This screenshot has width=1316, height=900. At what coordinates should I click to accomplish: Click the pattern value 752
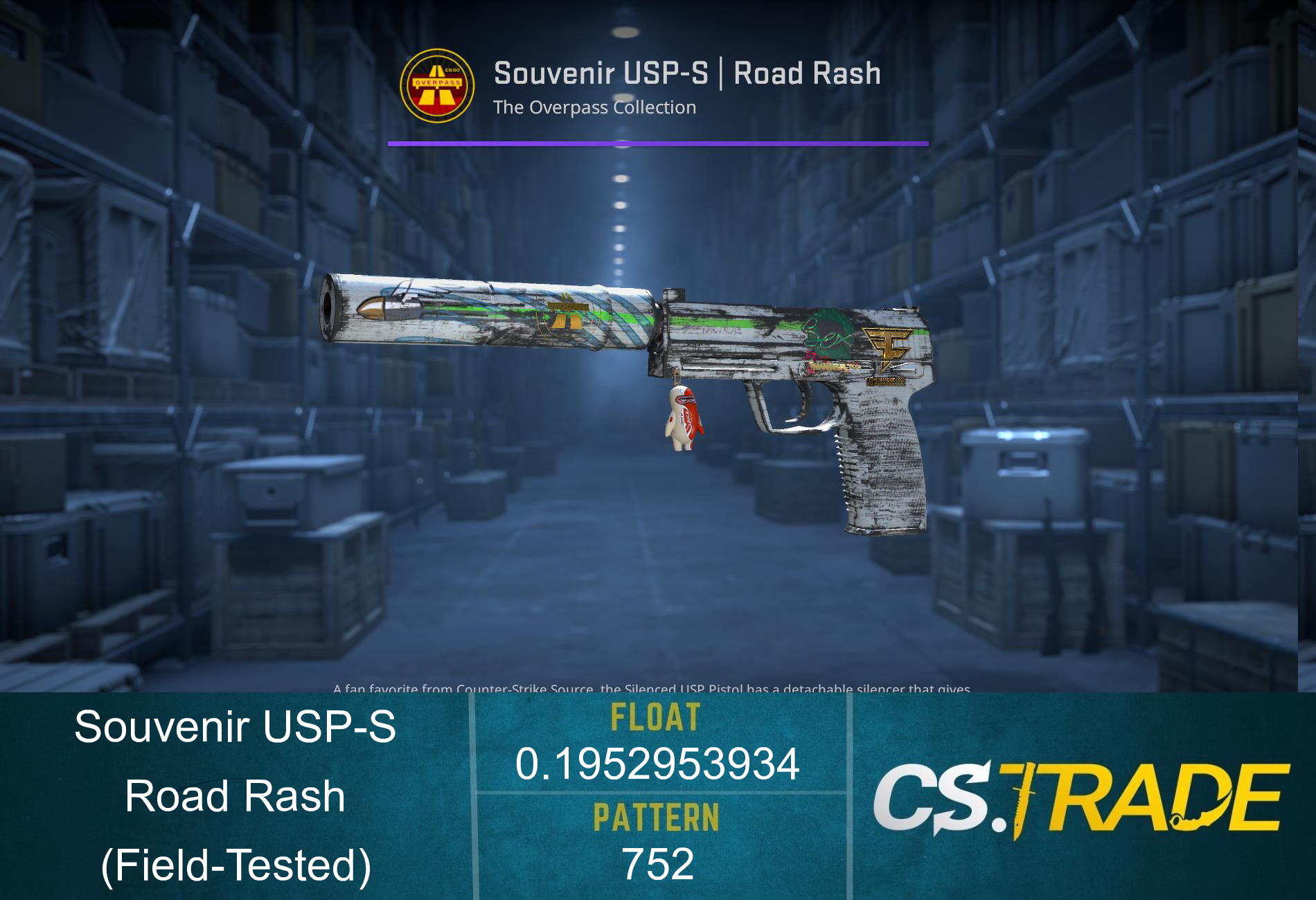[655, 865]
